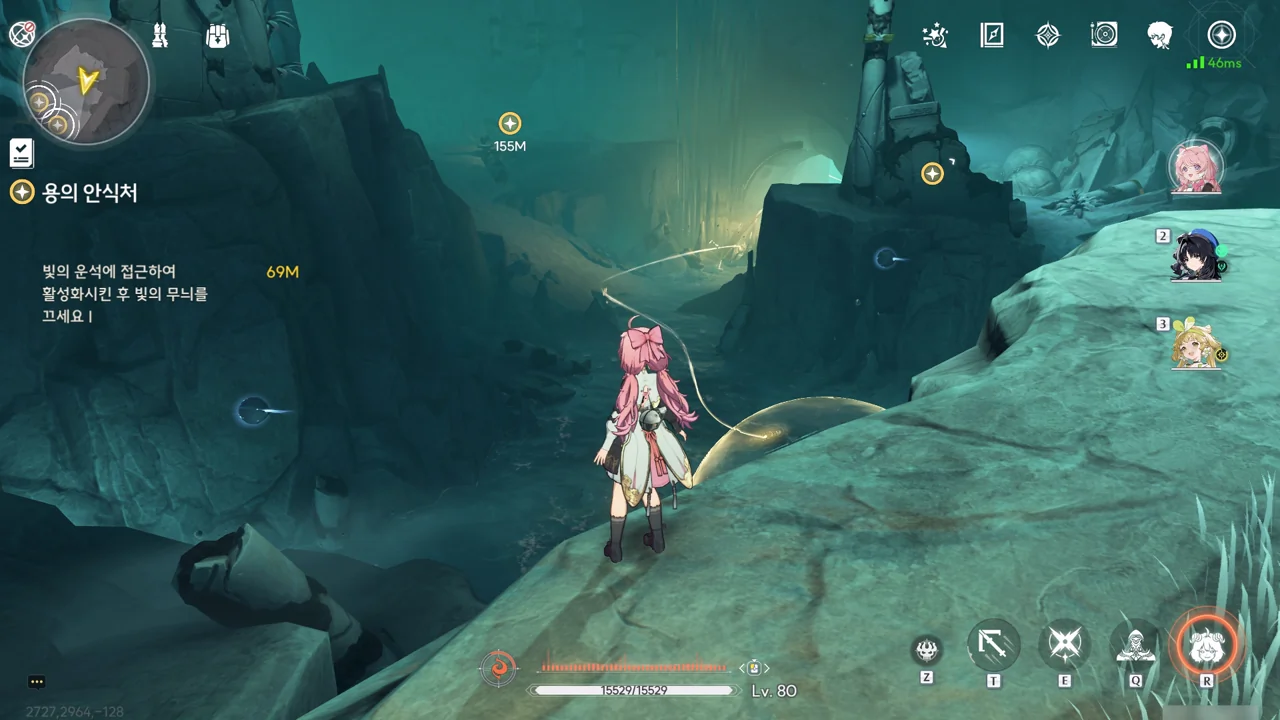The image size is (1280, 720).
Task: Click the globe icon beside the minimap
Action: click(21, 35)
